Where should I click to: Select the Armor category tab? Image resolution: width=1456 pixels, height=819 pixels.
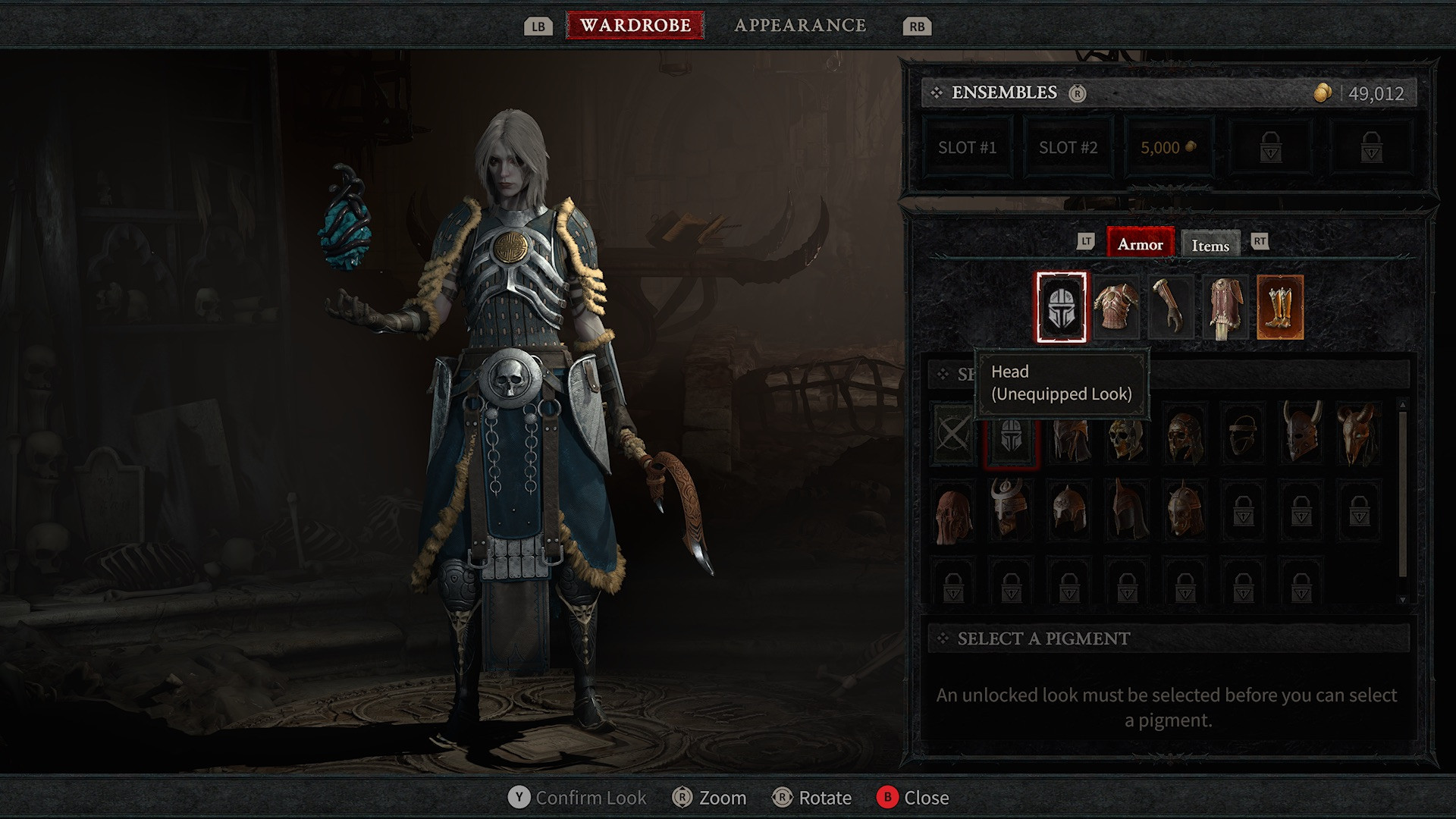pos(1140,243)
